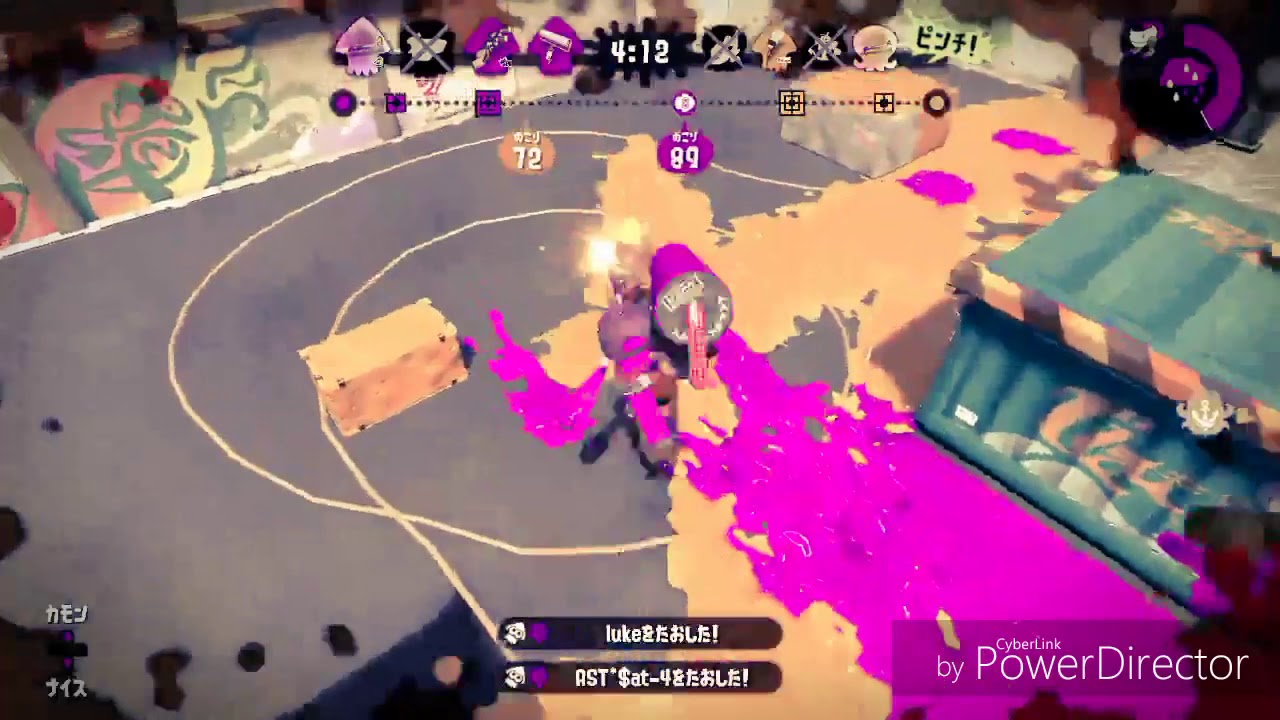Toggle the crossed-out splatted teammate marker in the HUD
The width and height of the screenshot is (1280, 720).
coord(424,46)
